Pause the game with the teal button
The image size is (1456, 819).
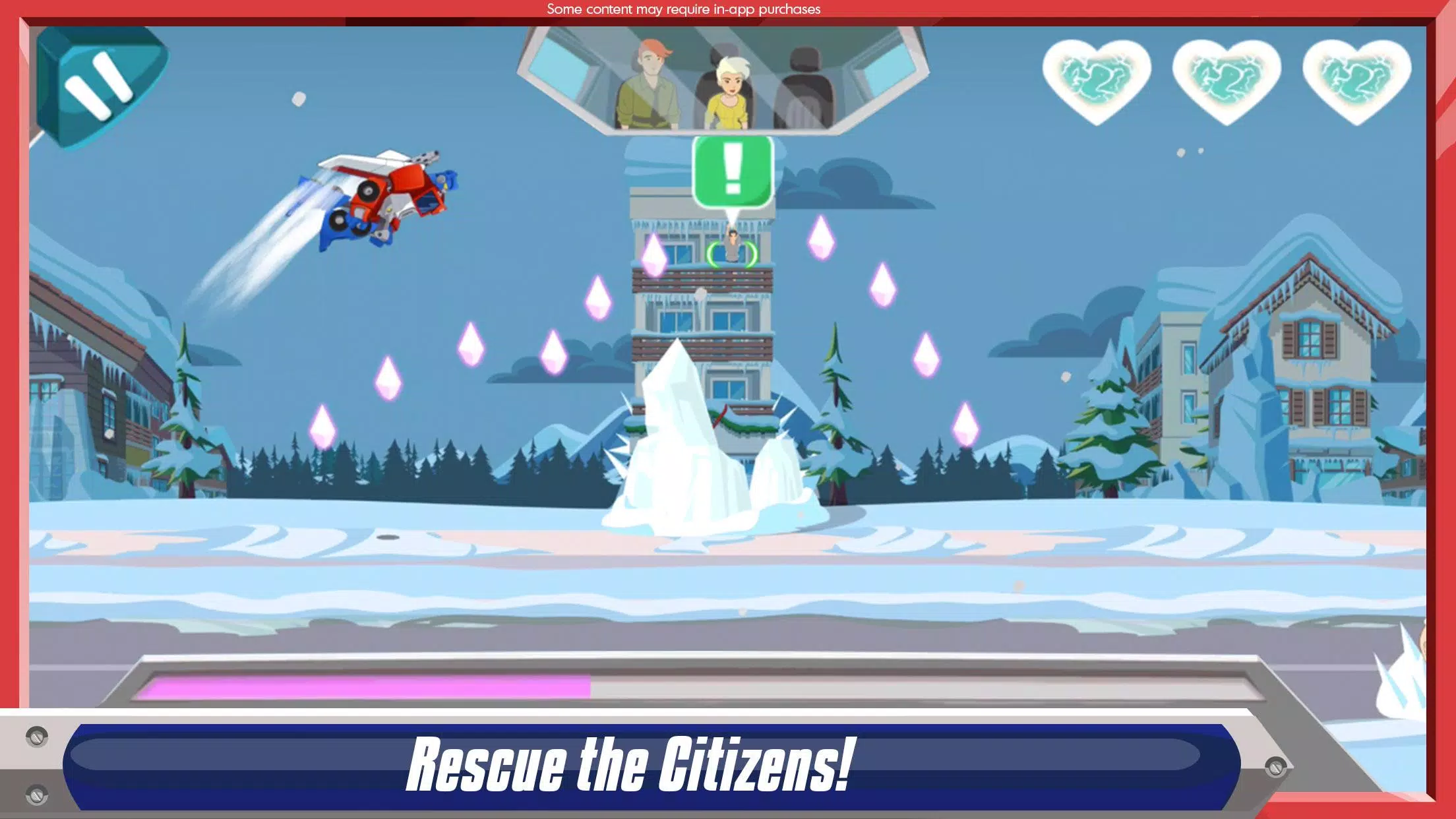99,86
